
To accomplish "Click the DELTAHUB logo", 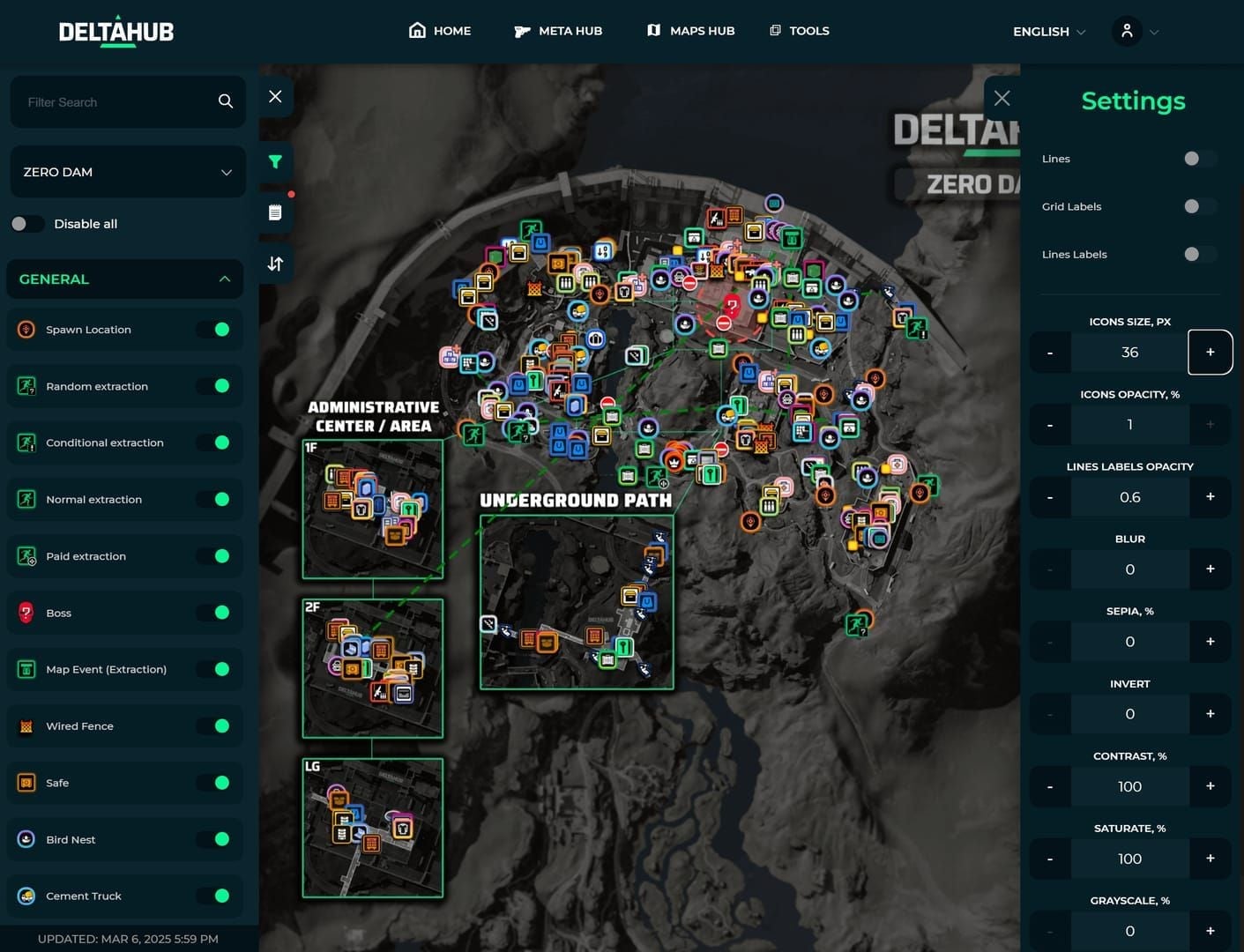I will click(x=115, y=31).
